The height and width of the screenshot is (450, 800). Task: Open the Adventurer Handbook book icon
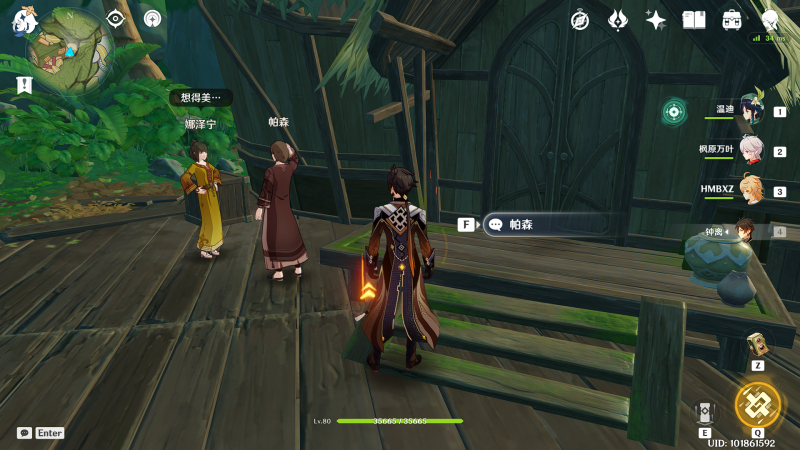[x=694, y=20]
